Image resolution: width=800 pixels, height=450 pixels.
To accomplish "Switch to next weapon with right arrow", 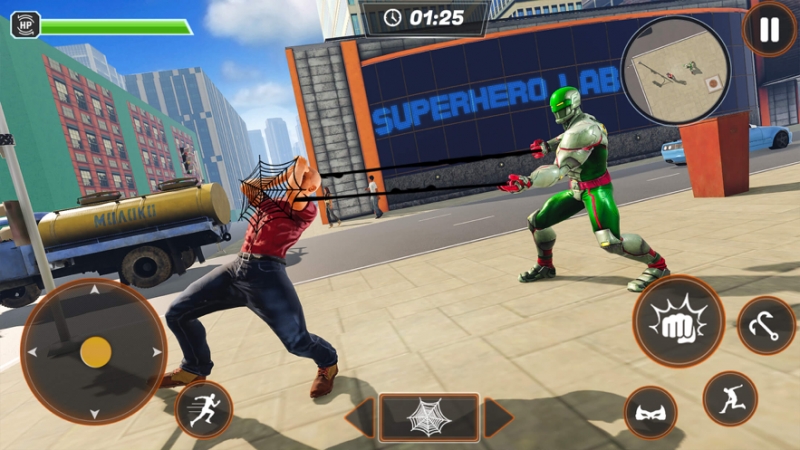I will coord(497,417).
